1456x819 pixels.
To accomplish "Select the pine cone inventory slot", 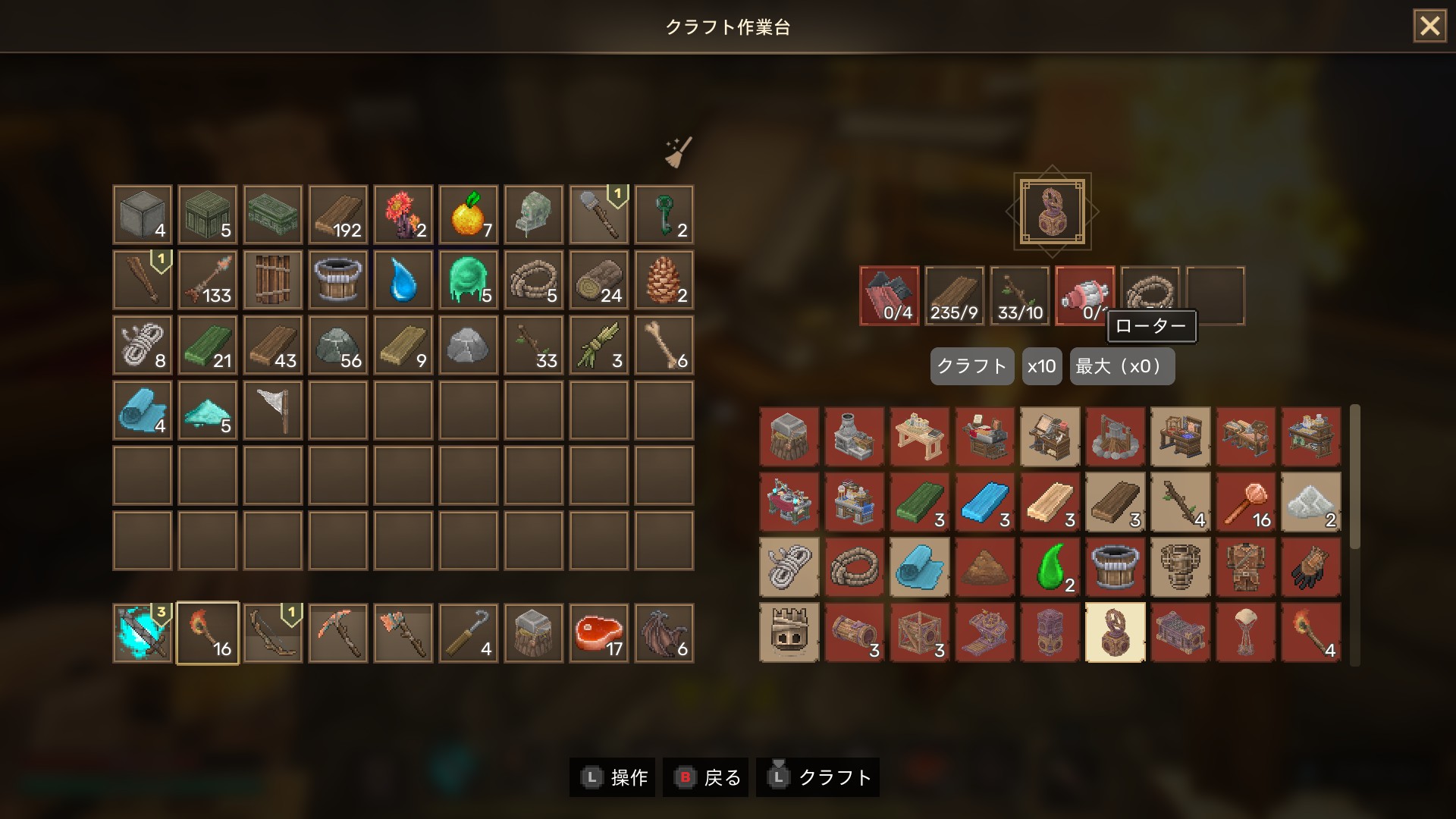I will (x=664, y=280).
